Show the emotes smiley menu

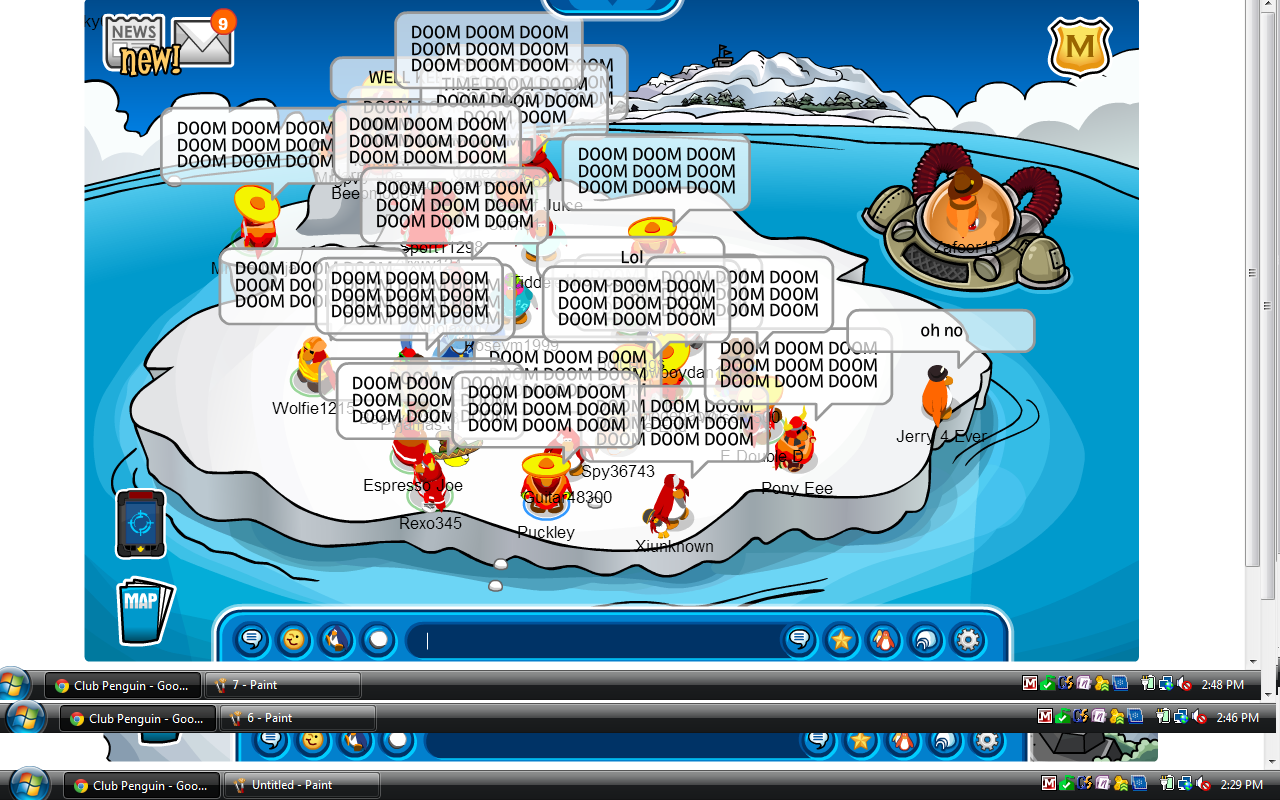(294, 639)
